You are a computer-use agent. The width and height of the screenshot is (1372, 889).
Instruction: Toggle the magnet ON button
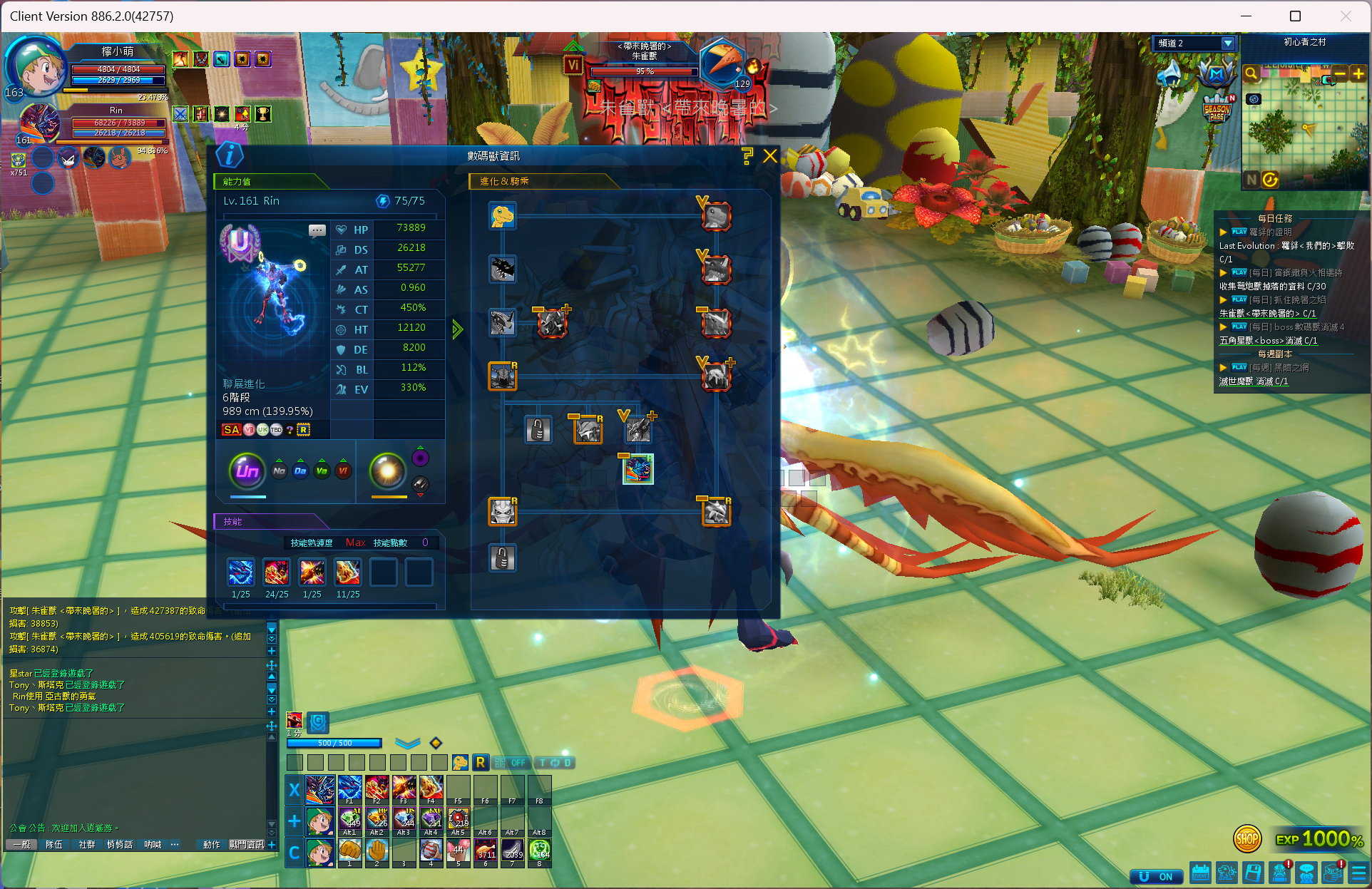[1156, 876]
